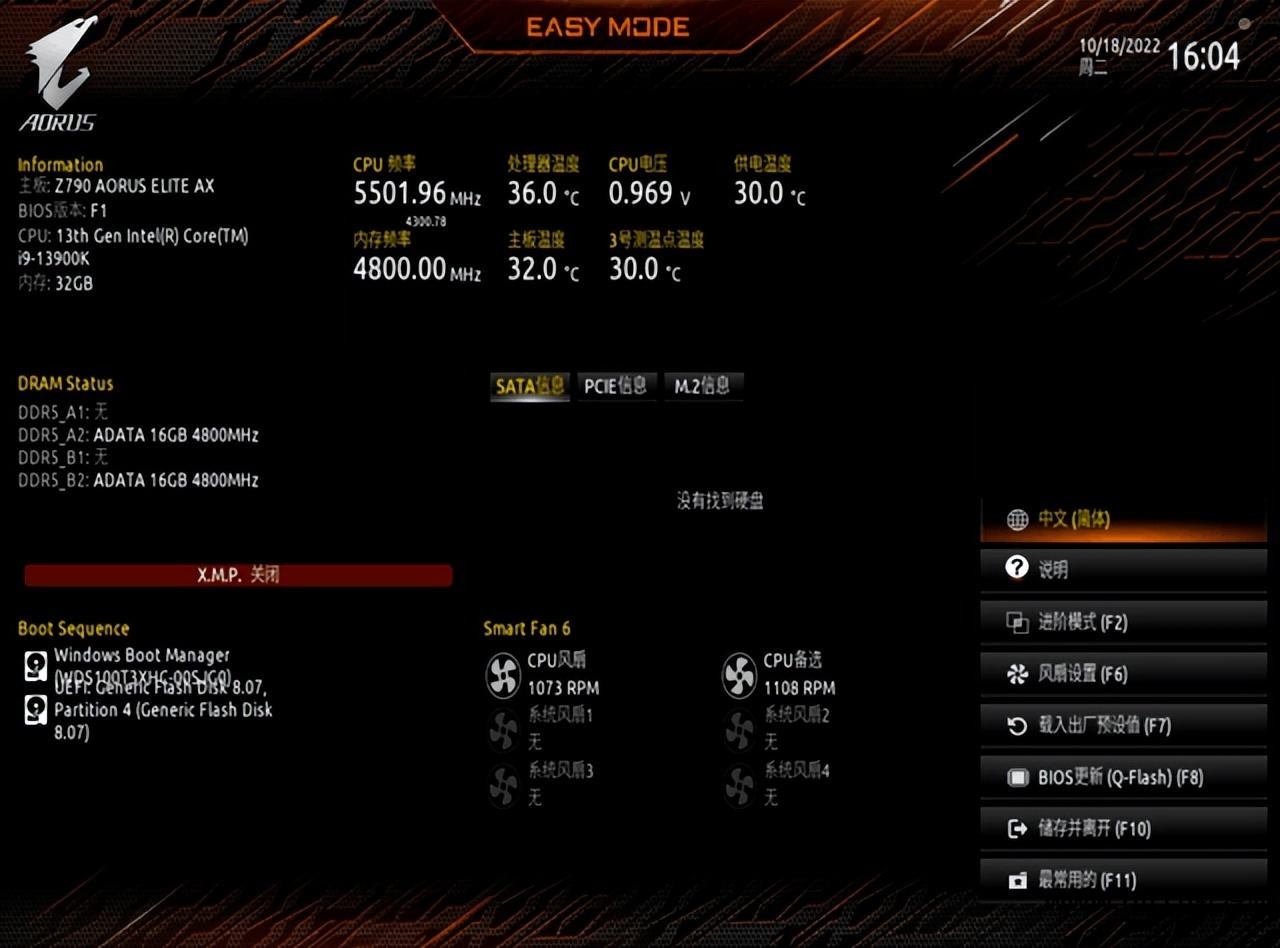Choose 载入出厂预设值 (F7) load defaults
Image resolution: width=1280 pixels, height=948 pixels.
1122,725
